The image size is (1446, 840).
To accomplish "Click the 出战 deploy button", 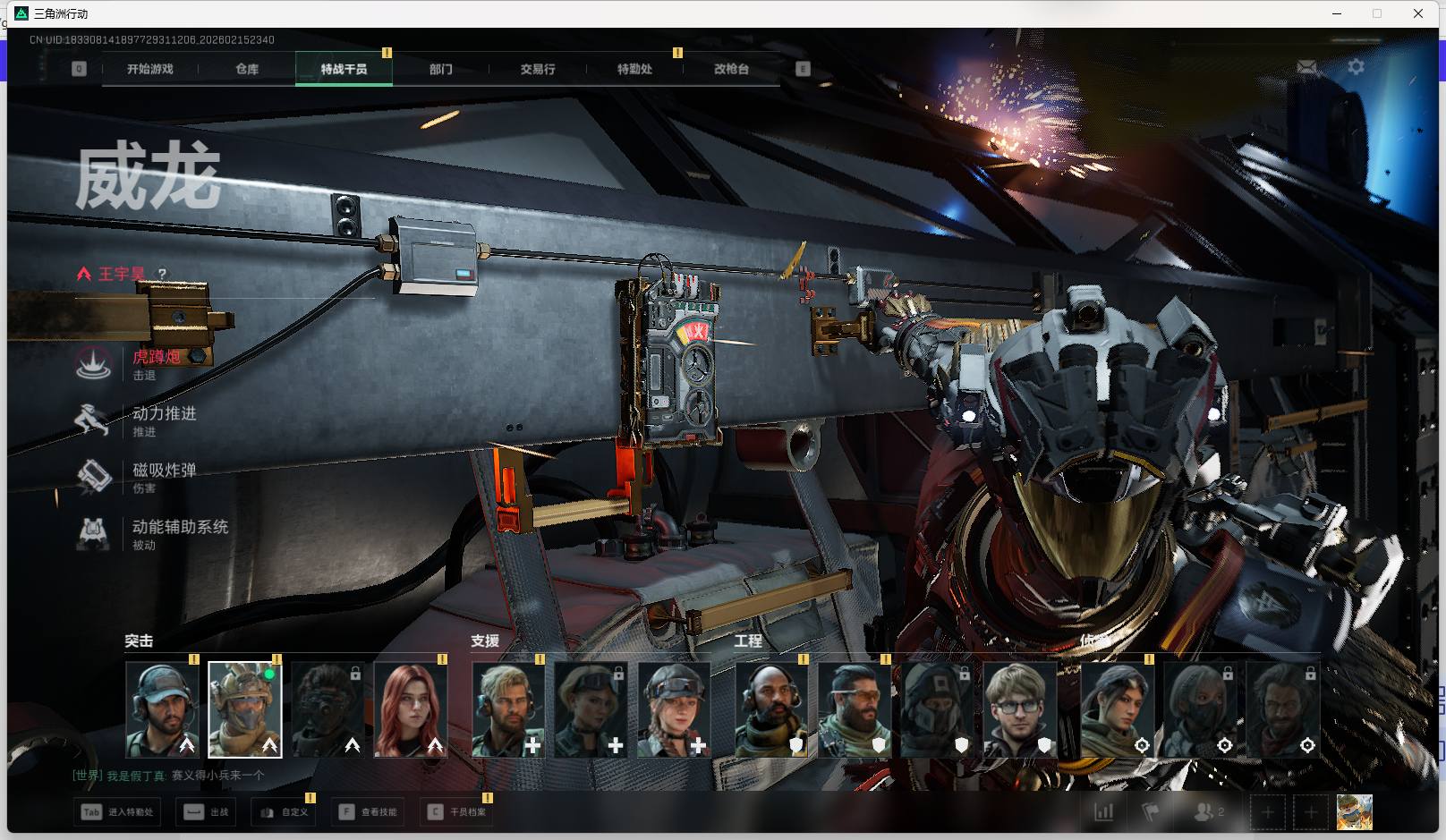I will (x=208, y=812).
